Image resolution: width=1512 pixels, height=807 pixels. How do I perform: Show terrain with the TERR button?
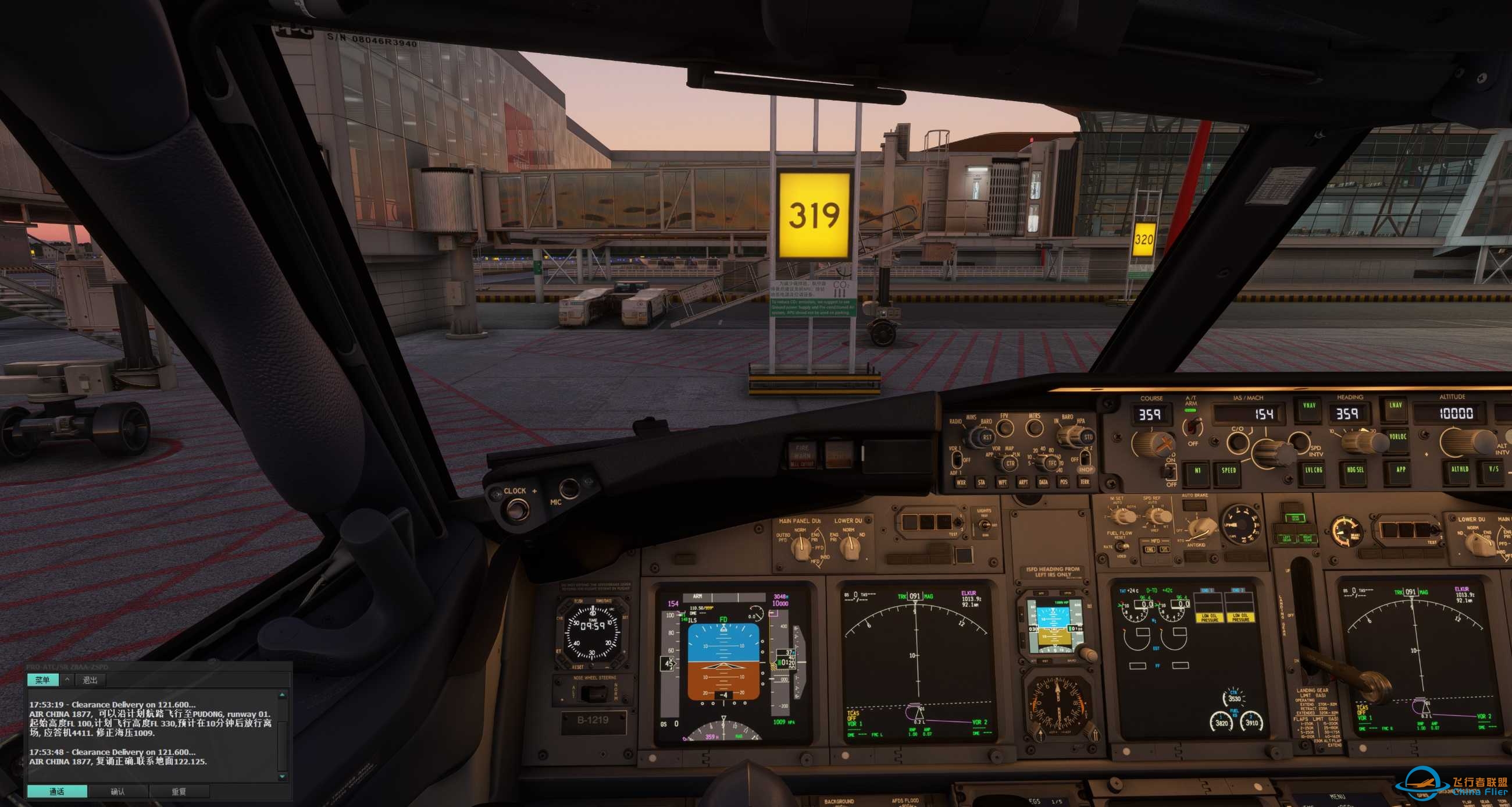pyautogui.click(x=1084, y=483)
